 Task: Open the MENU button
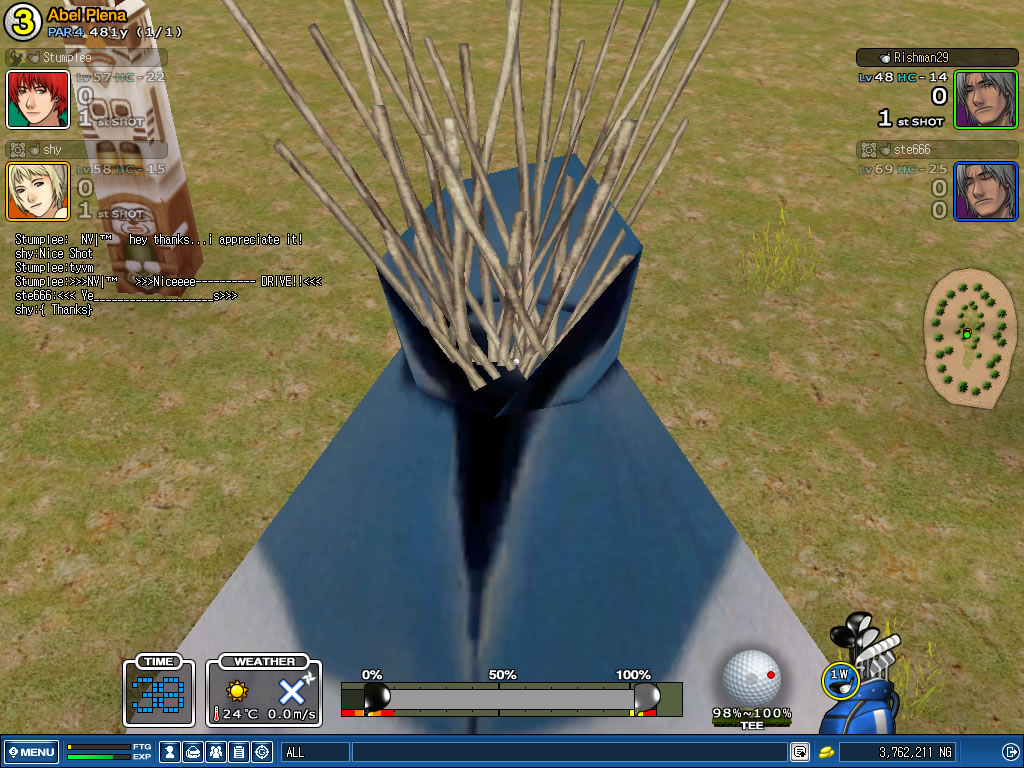click(31, 752)
